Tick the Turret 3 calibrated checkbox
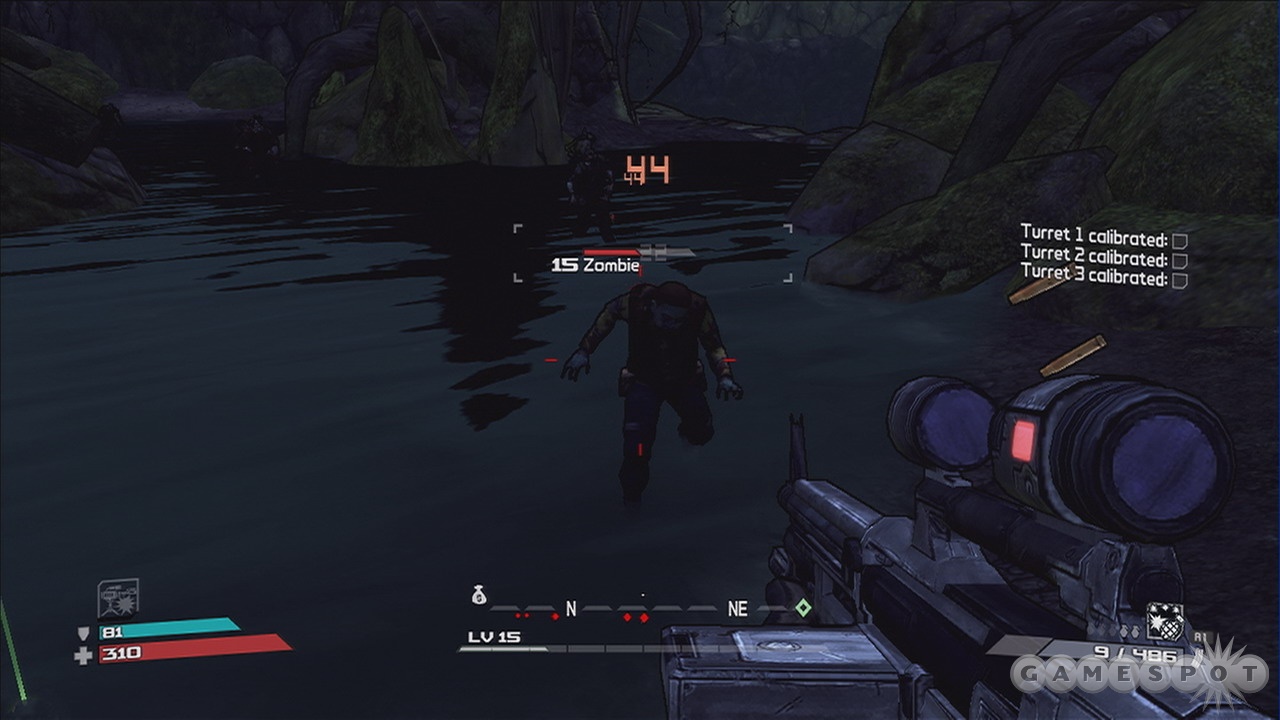This screenshot has width=1280, height=720. coord(1179,280)
